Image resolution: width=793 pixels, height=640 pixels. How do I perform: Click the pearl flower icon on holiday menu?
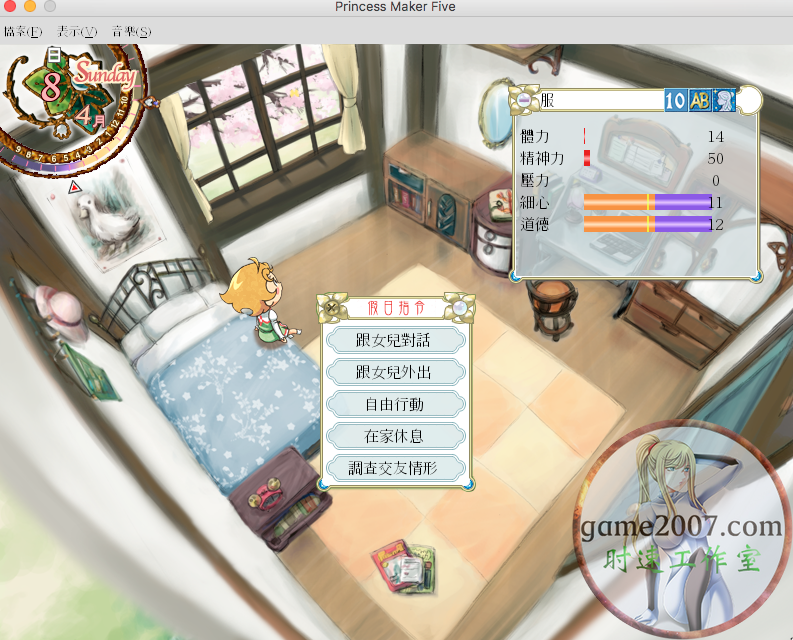point(457,307)
